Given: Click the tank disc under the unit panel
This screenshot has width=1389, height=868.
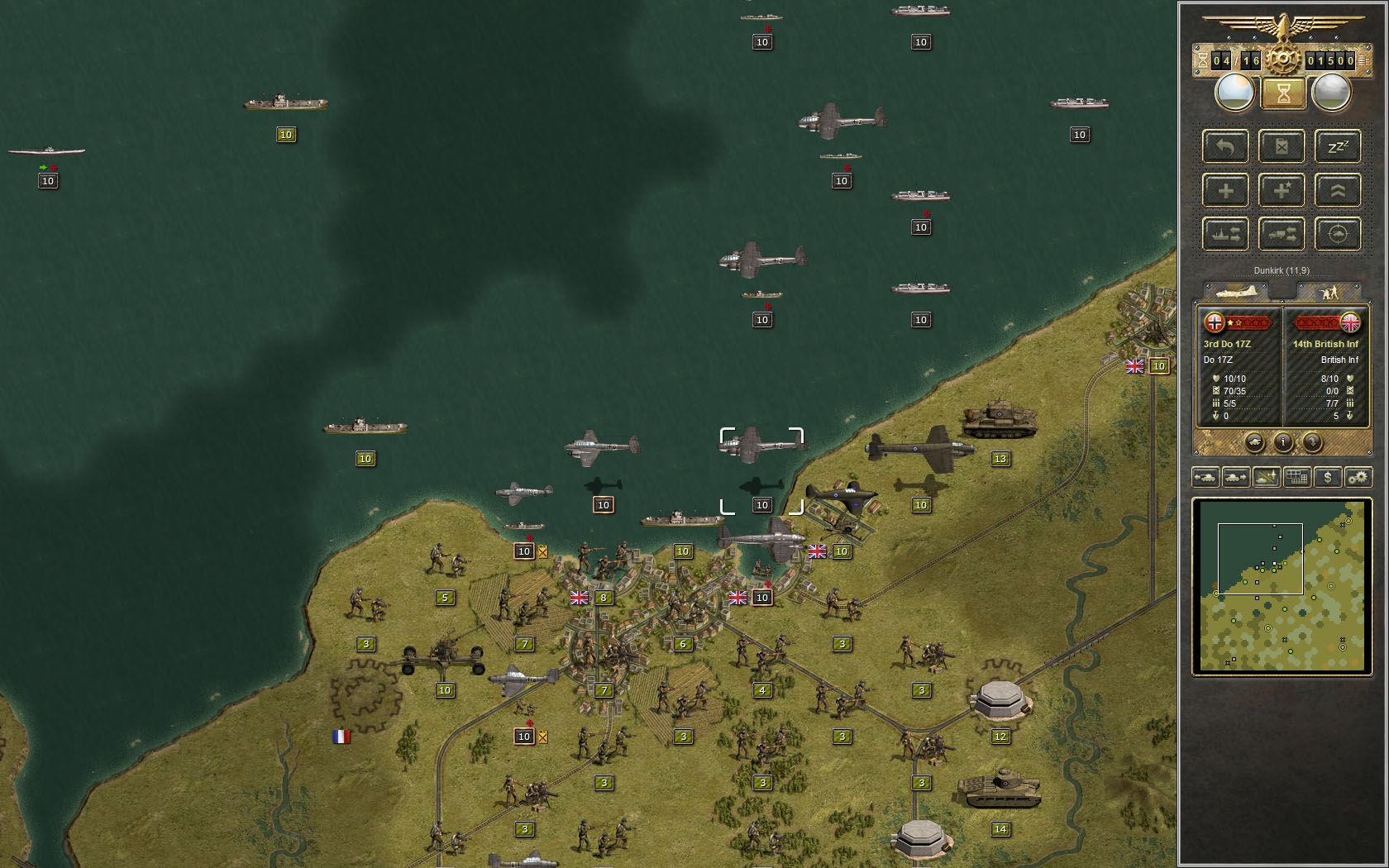Looking at the screenshot, I should pos(1256,442).
